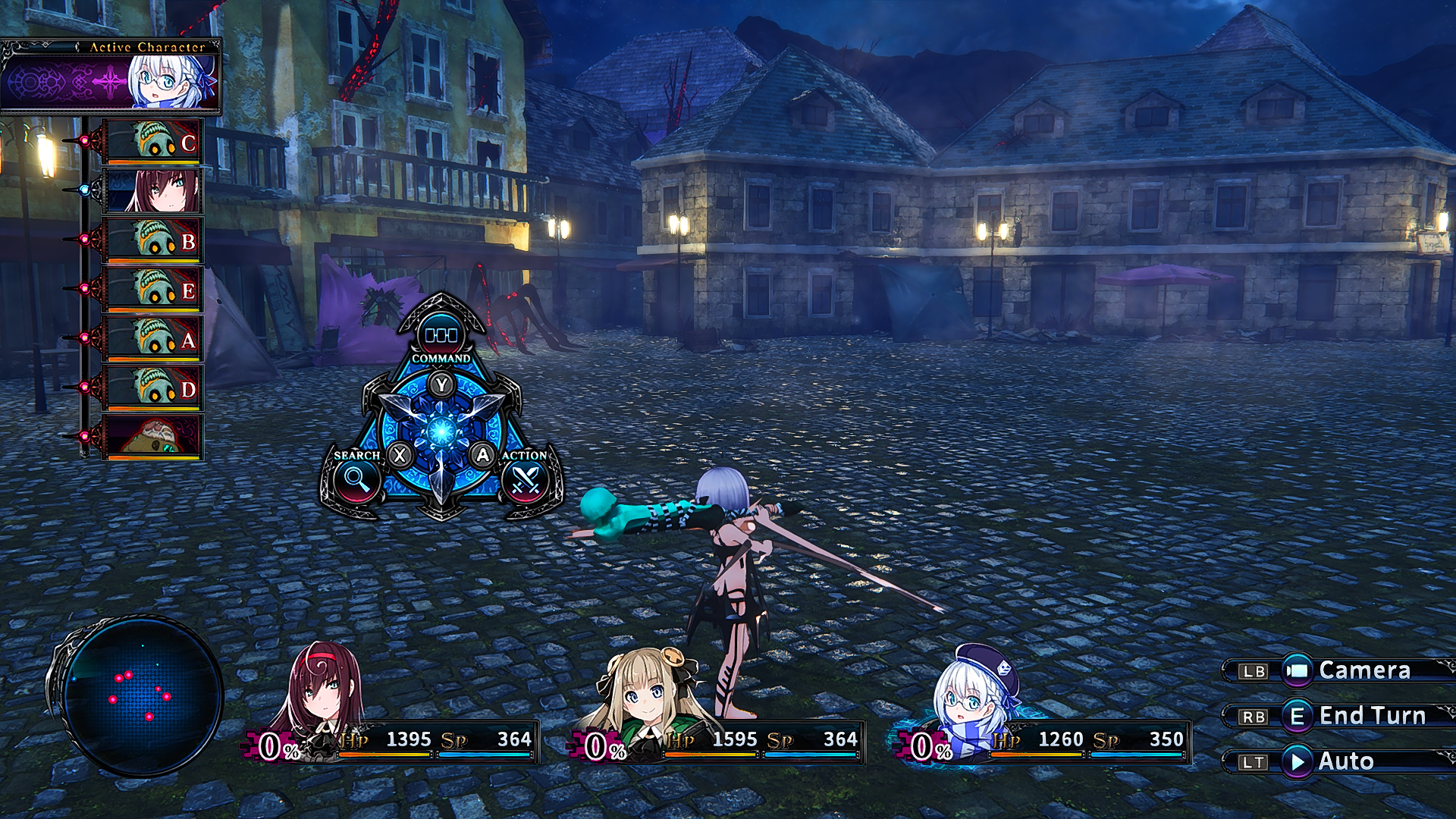Click the red-haired girl turn order portrait
Image resolution: width=1456 pixels, height=819 pixels.
tap(154, 190)
